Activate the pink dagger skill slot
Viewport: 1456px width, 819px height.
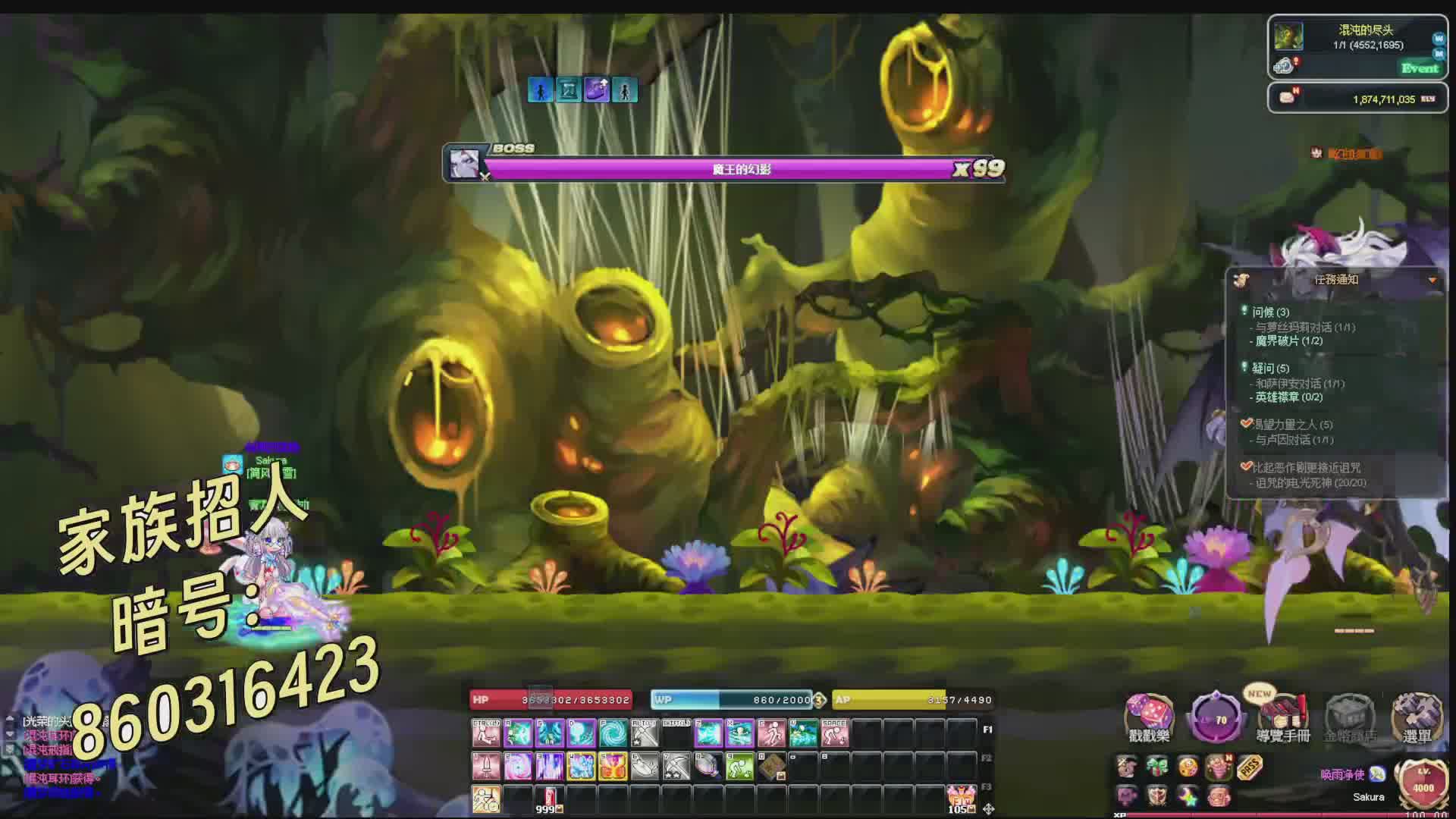click(x=486, y=767)
